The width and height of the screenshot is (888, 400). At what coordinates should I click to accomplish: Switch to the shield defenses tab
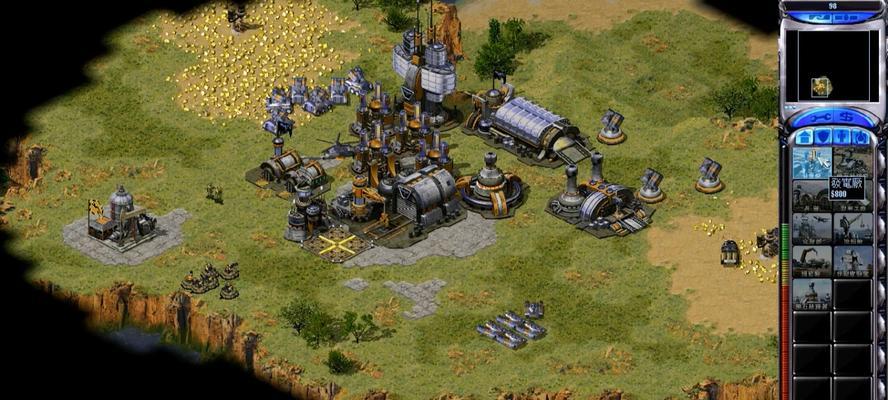click(823, 137)
